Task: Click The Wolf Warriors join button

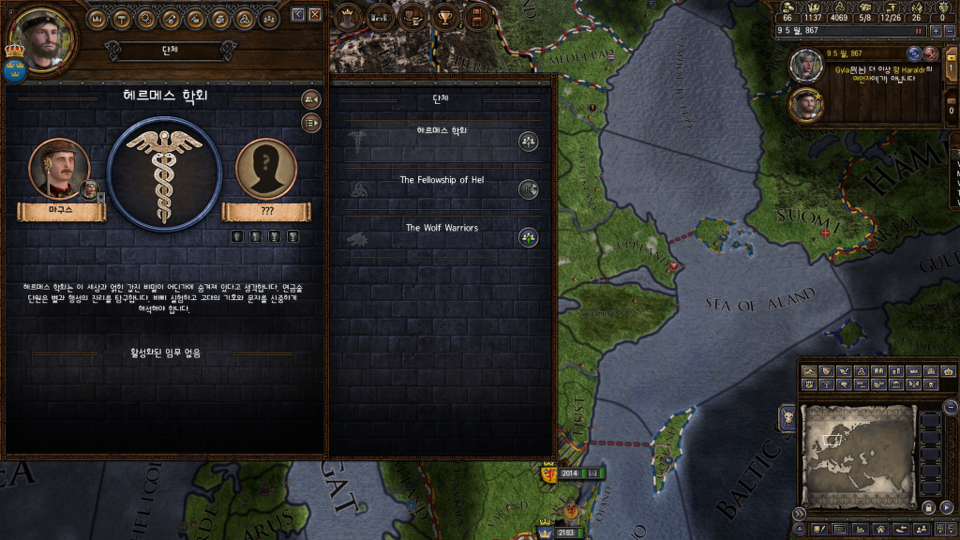Action: click(528, 237)
